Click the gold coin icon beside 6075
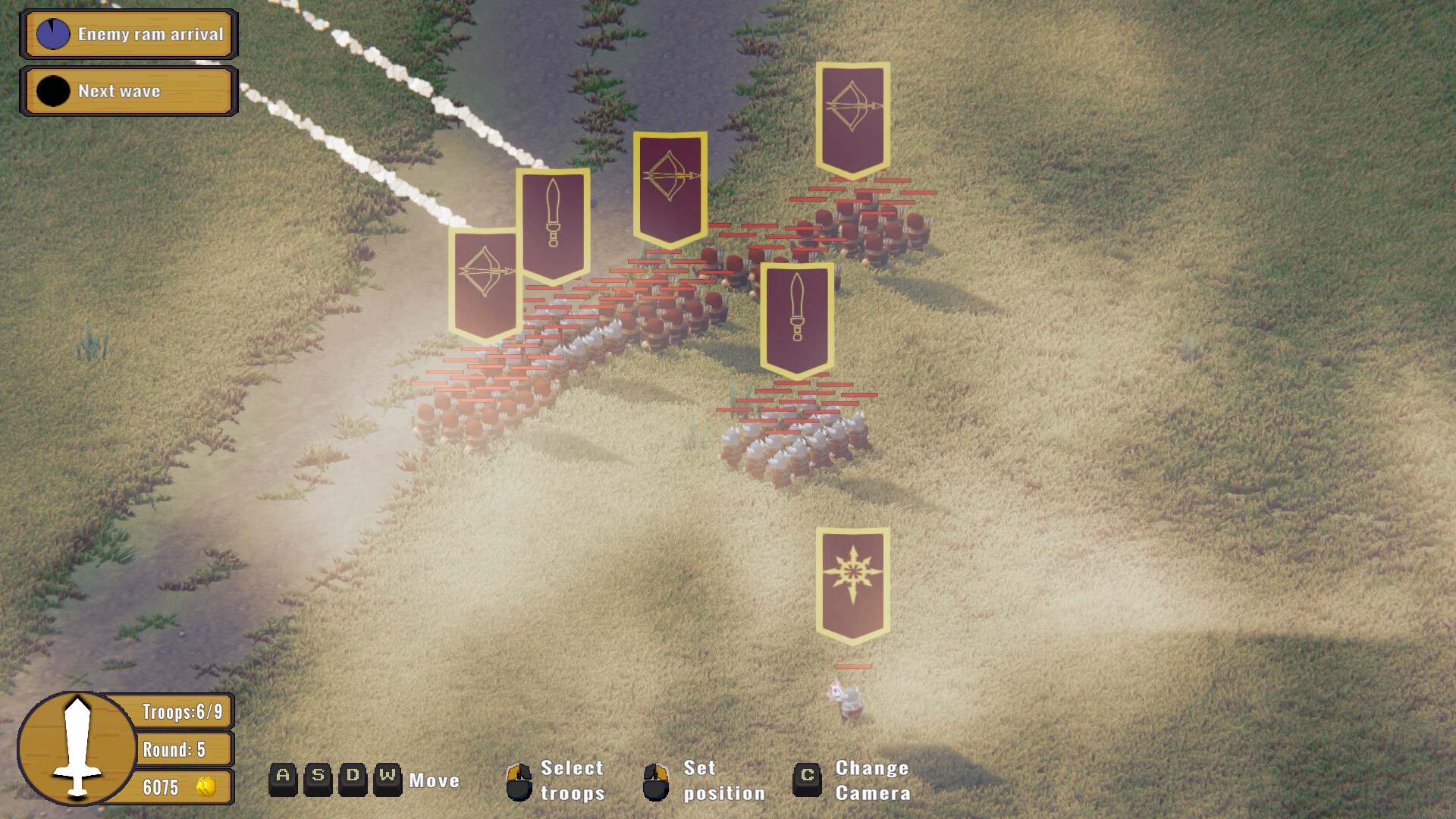Screen dimensions: 1456x819 point(206,787)
